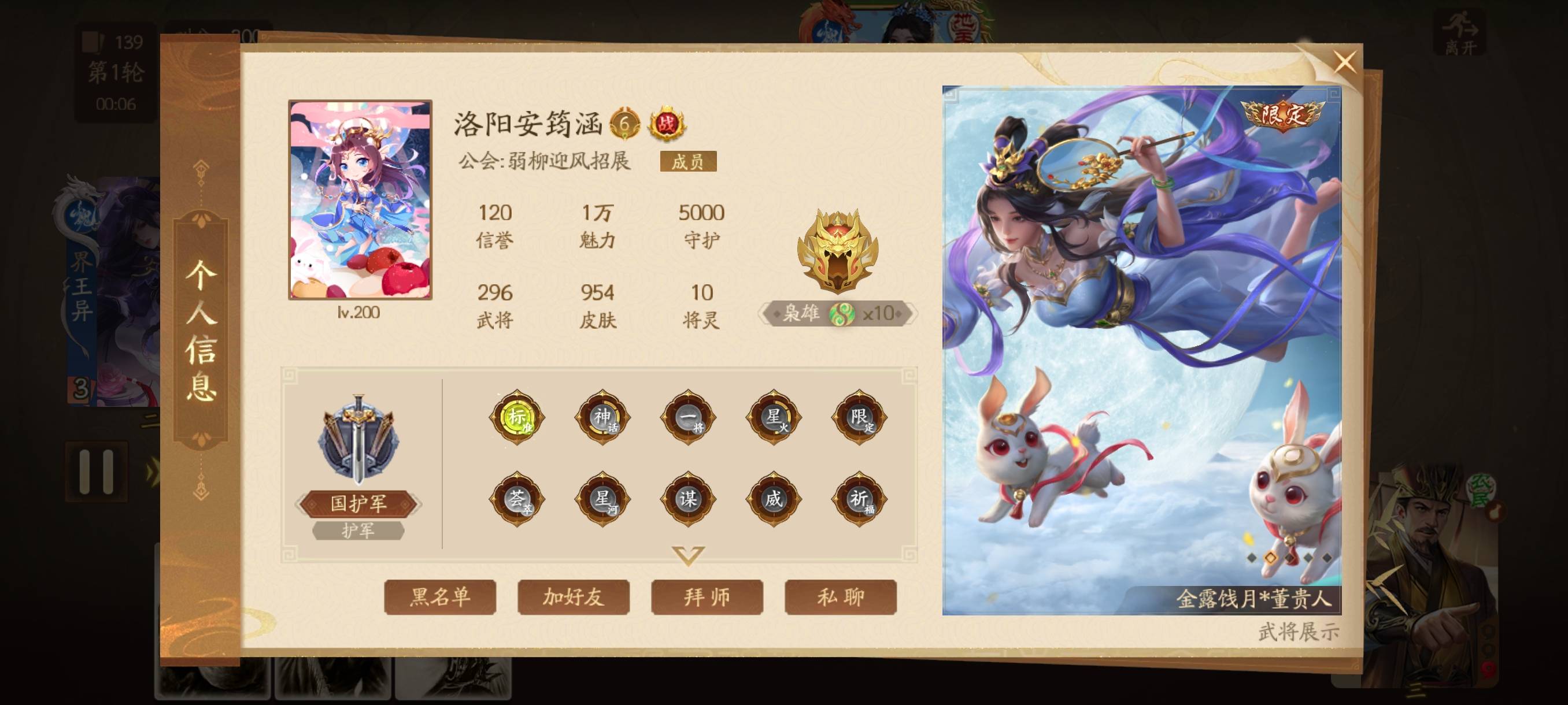Screen dimensions: 1568x705
Task: Expand more badges with down arrow
Action: [688, 555]
